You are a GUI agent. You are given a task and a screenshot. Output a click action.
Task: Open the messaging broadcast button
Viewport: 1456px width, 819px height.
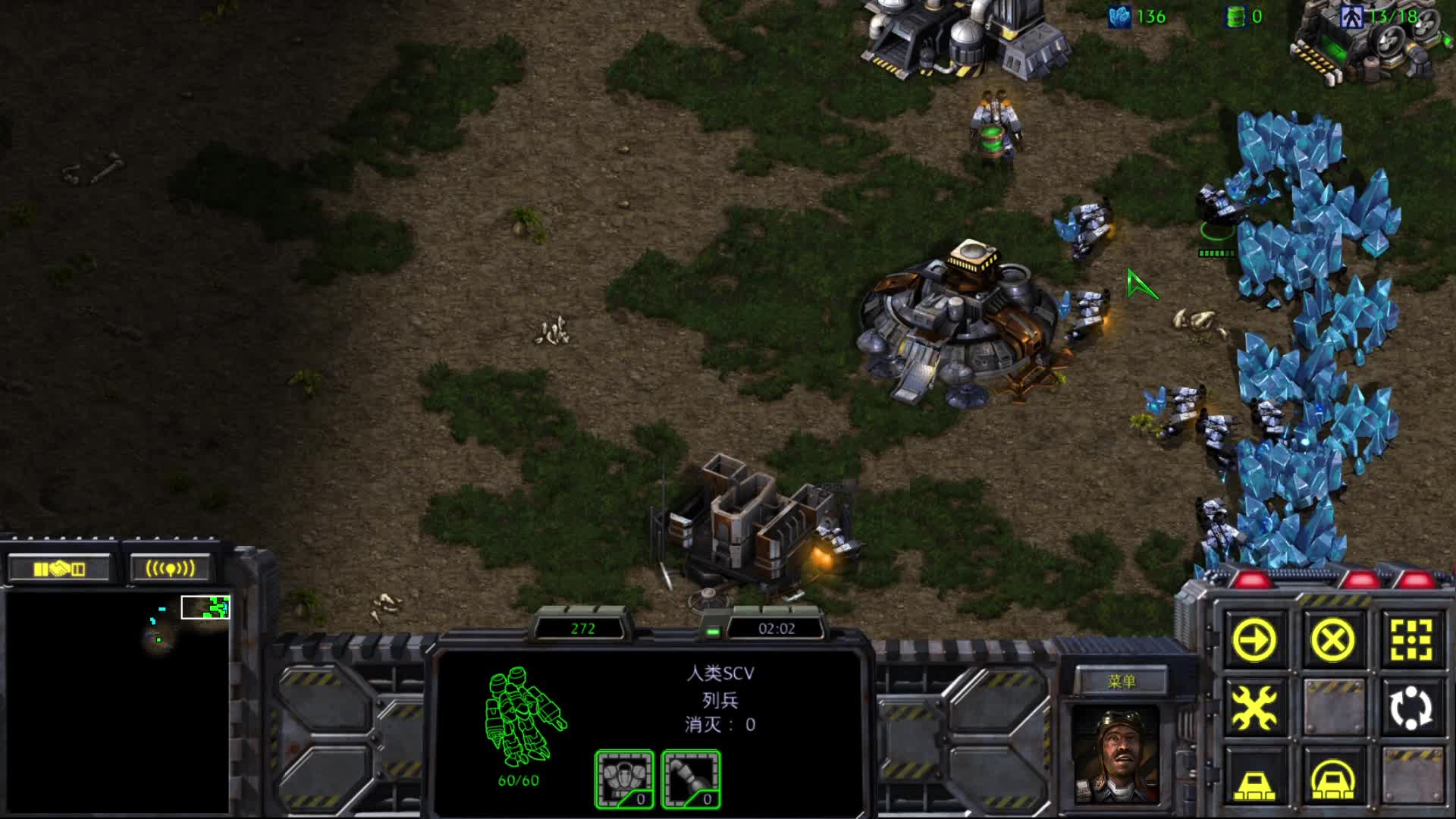[x=170, y=569]
